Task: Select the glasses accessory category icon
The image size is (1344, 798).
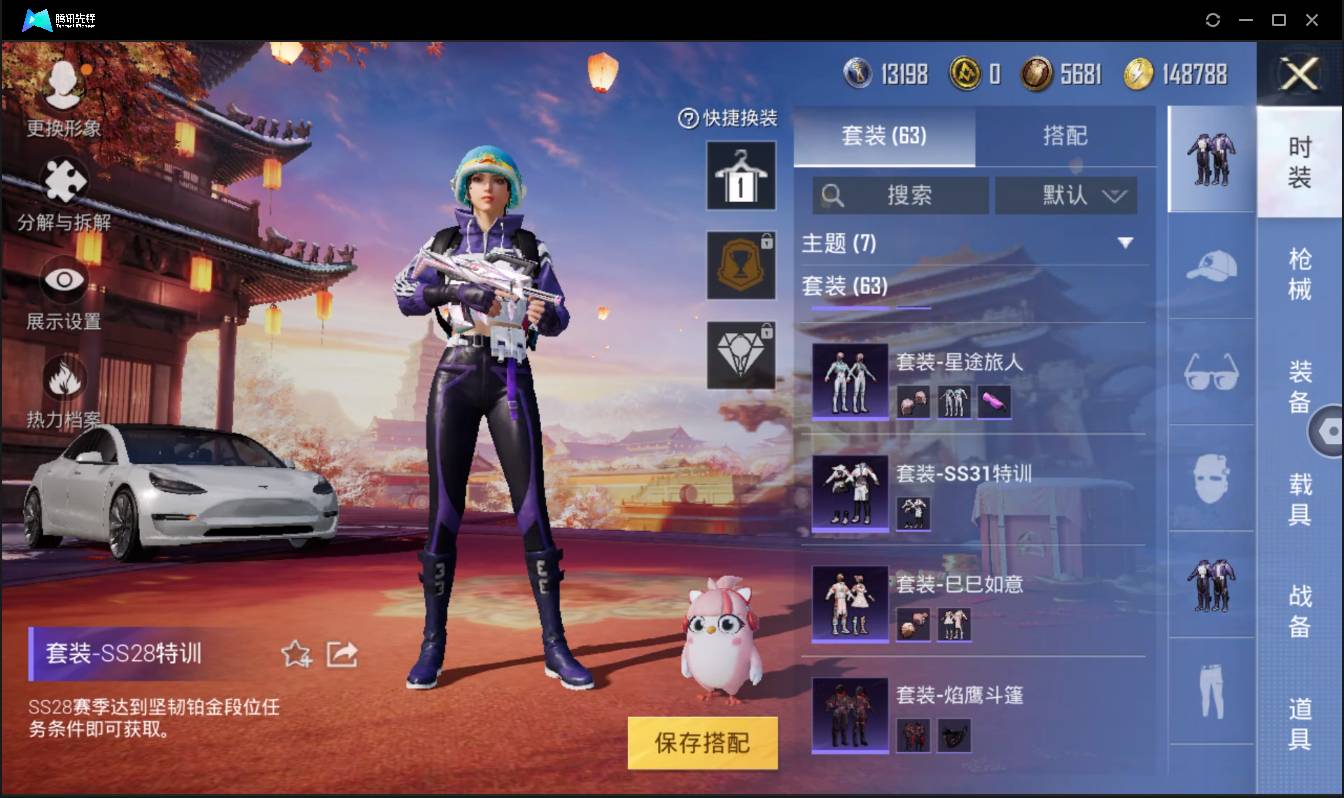Action: coord(1211,373)
